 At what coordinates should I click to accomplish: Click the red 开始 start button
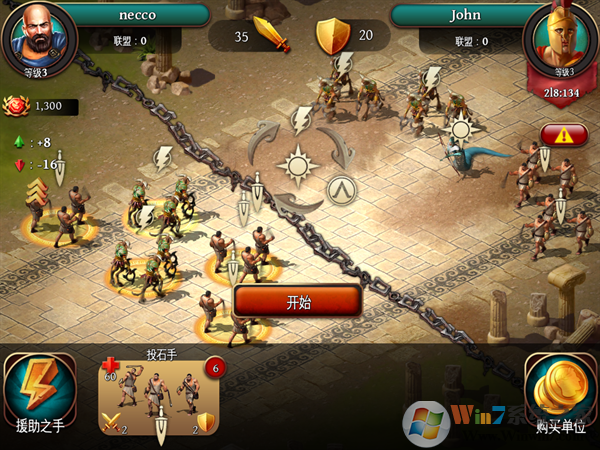(x=298, y=301)
